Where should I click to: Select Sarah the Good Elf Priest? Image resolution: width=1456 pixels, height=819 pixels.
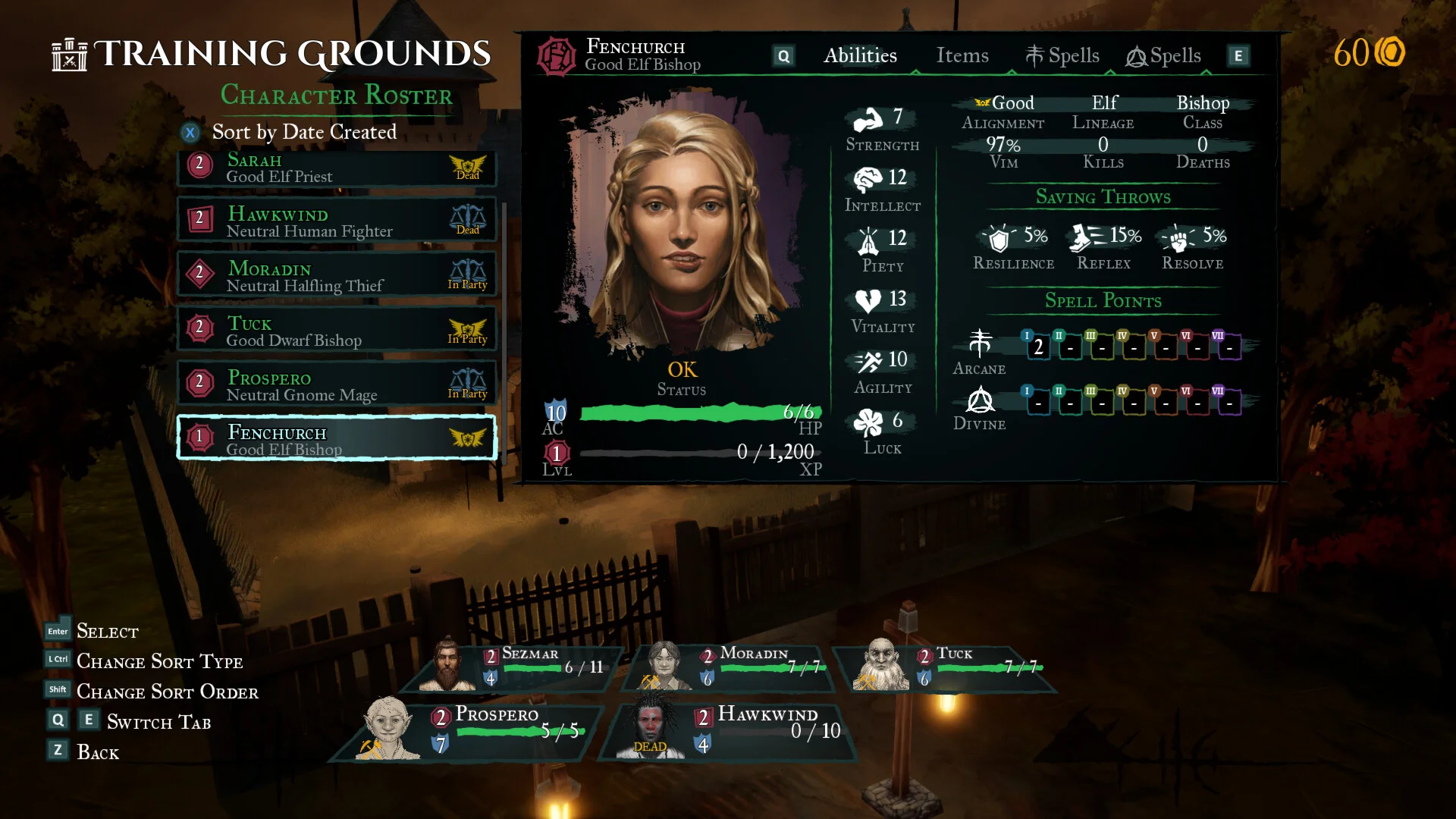336,168
